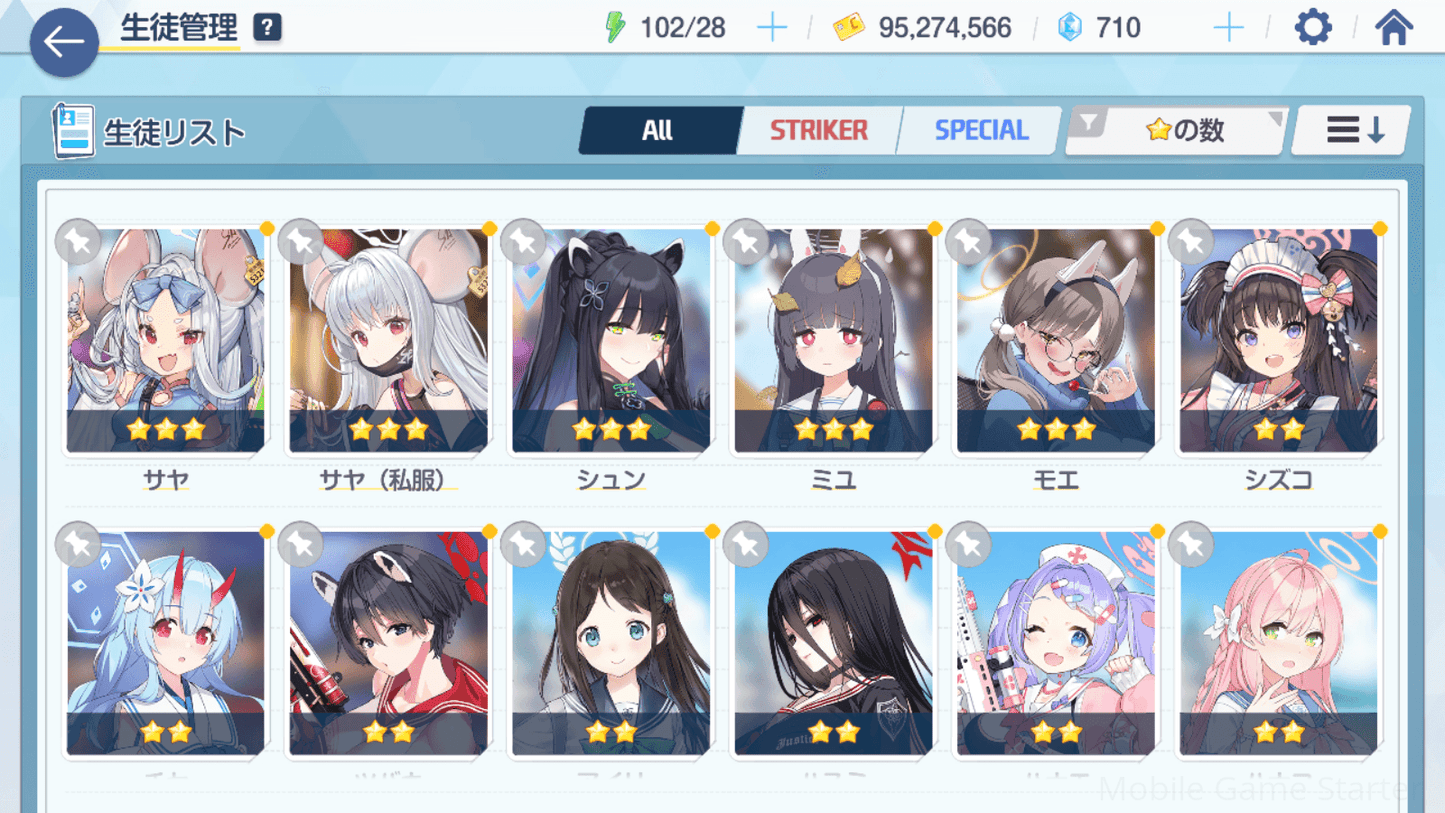This screenshot has height=813, width=1445.
Task: Select the サヤ student card
Action: click(x=166, y=340)
